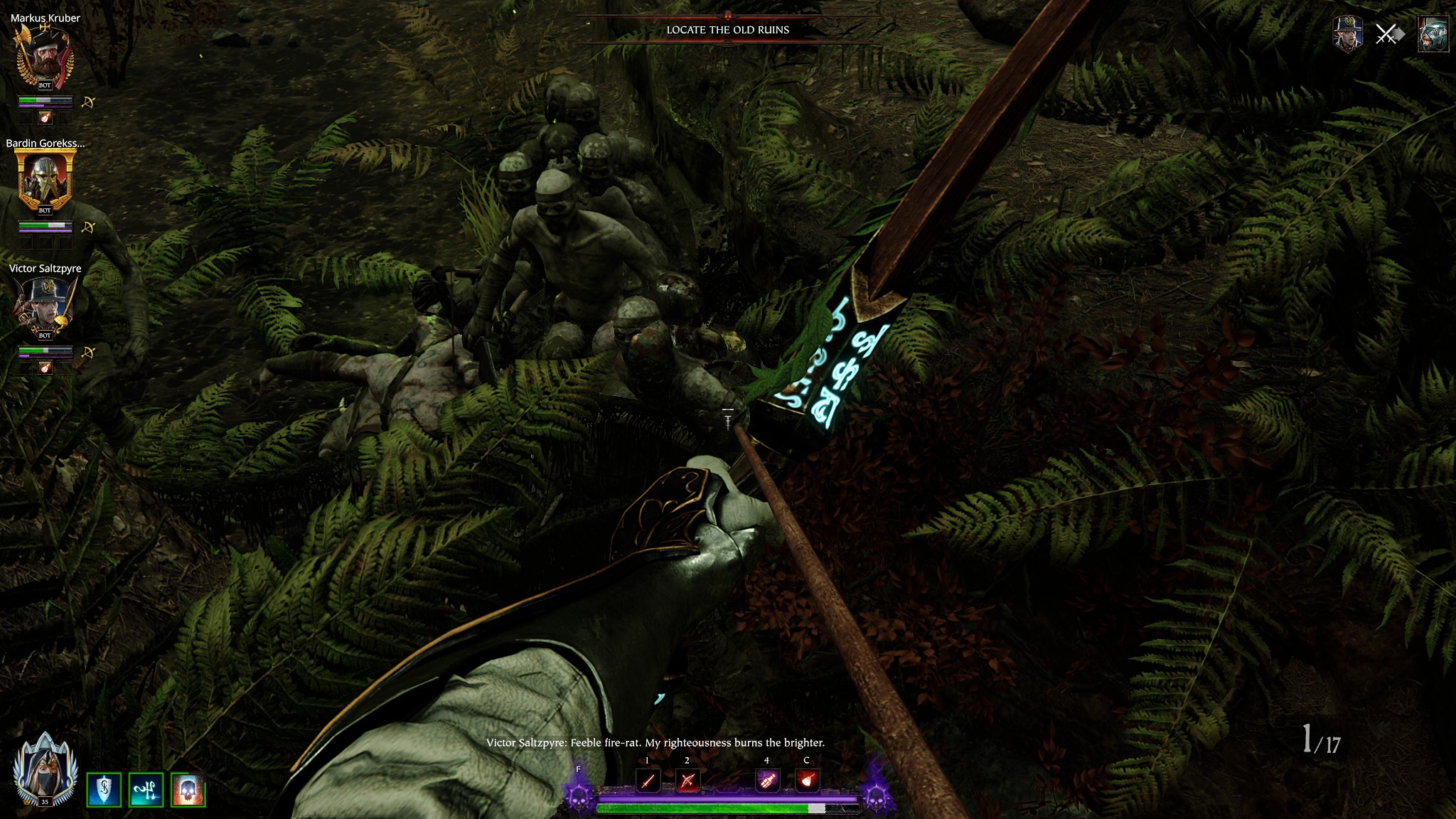Click the glowing cyan rune buff icon
This screenshot has height=819, width=1456.
point(146,790)
